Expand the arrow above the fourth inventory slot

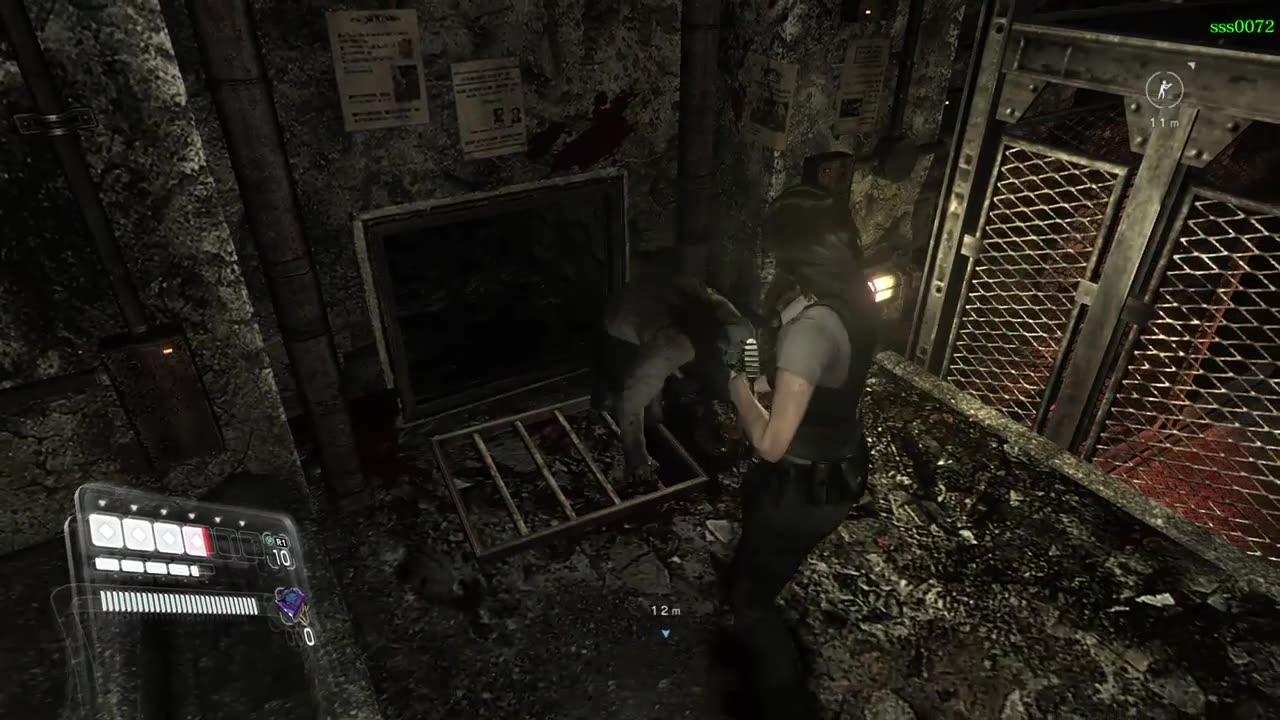tap(190, 516)
